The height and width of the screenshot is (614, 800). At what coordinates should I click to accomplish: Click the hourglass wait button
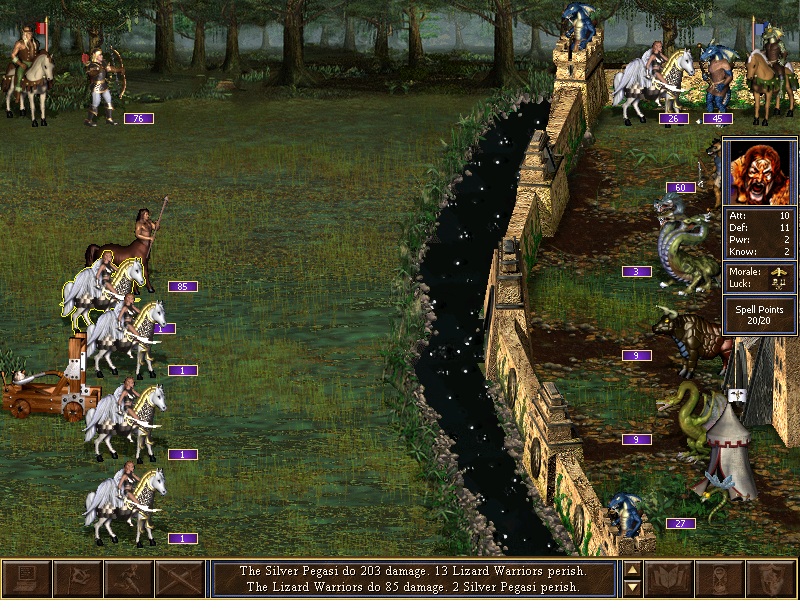[x=720, y=580]
